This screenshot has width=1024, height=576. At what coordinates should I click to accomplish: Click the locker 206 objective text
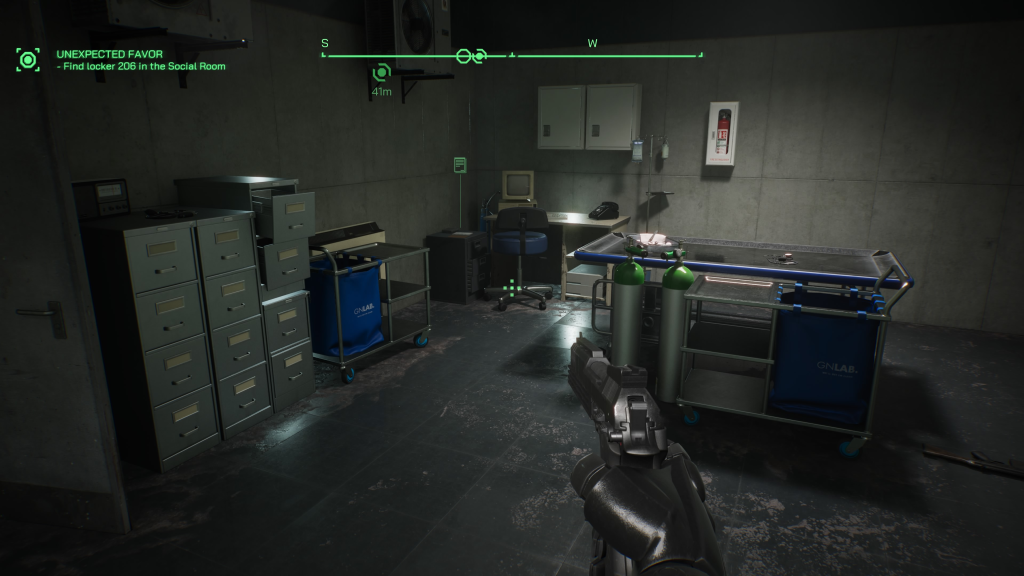pos(143,67)
